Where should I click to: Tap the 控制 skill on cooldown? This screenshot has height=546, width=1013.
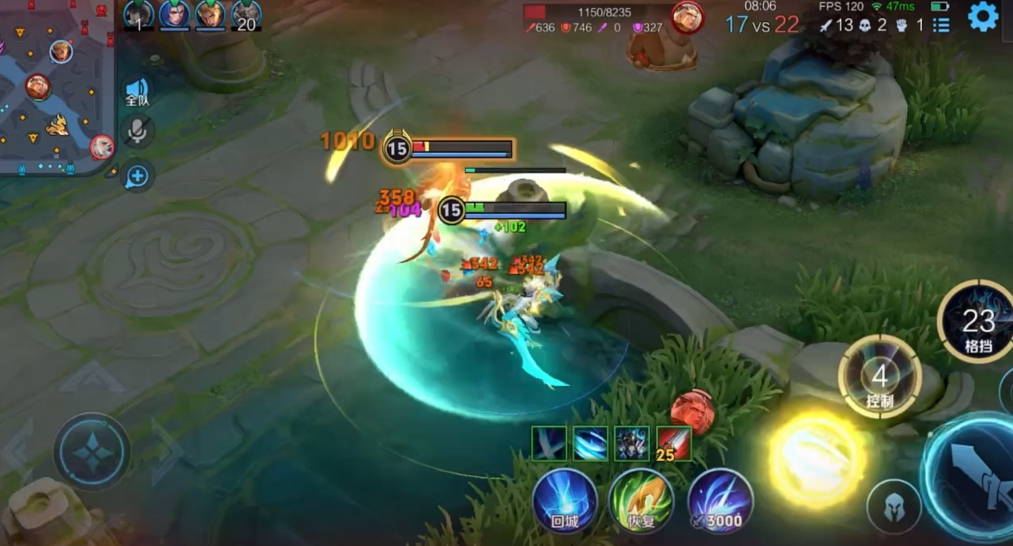(880, 378)
